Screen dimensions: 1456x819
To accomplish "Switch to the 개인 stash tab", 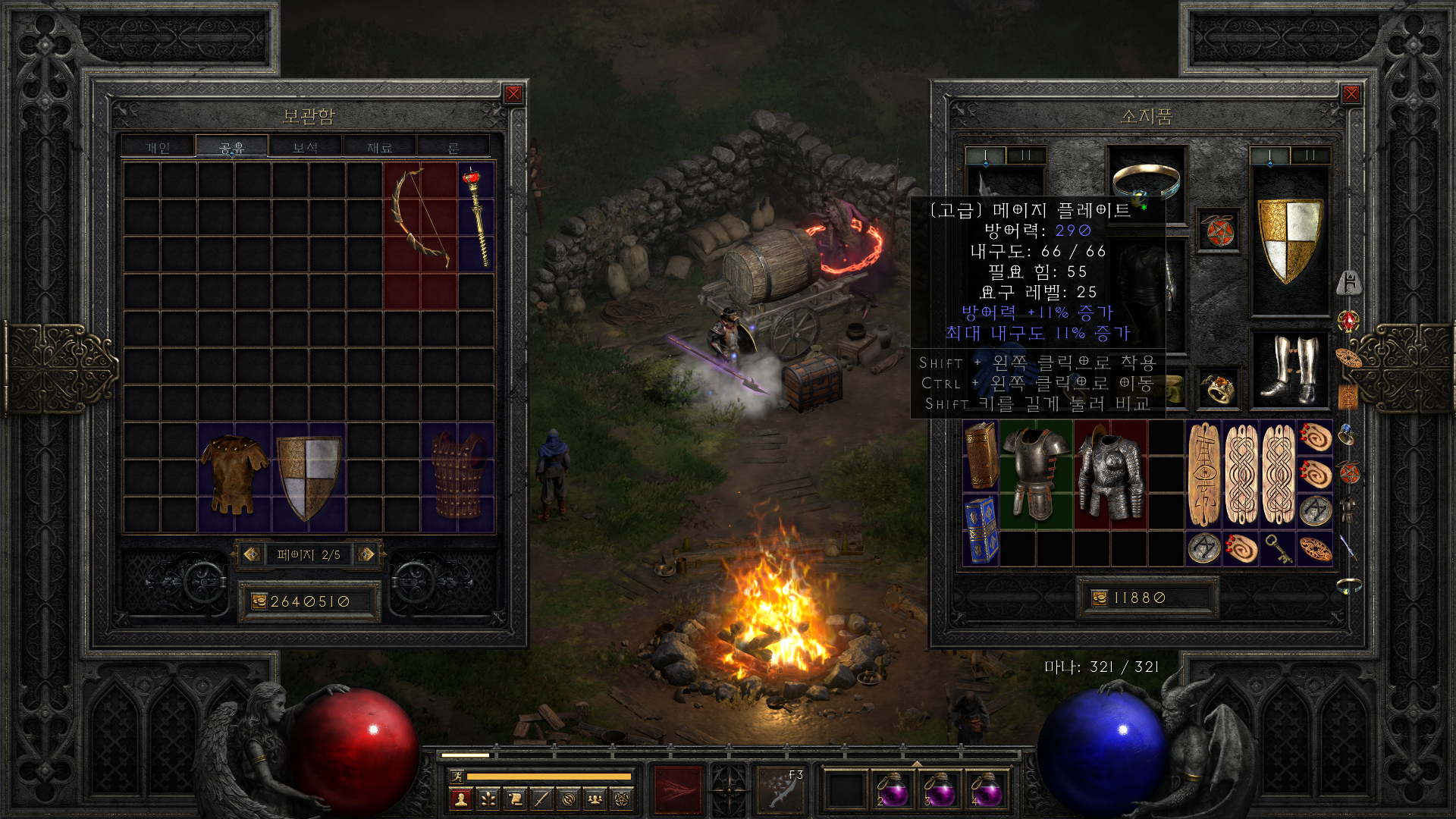I will (x=158, y=147).
